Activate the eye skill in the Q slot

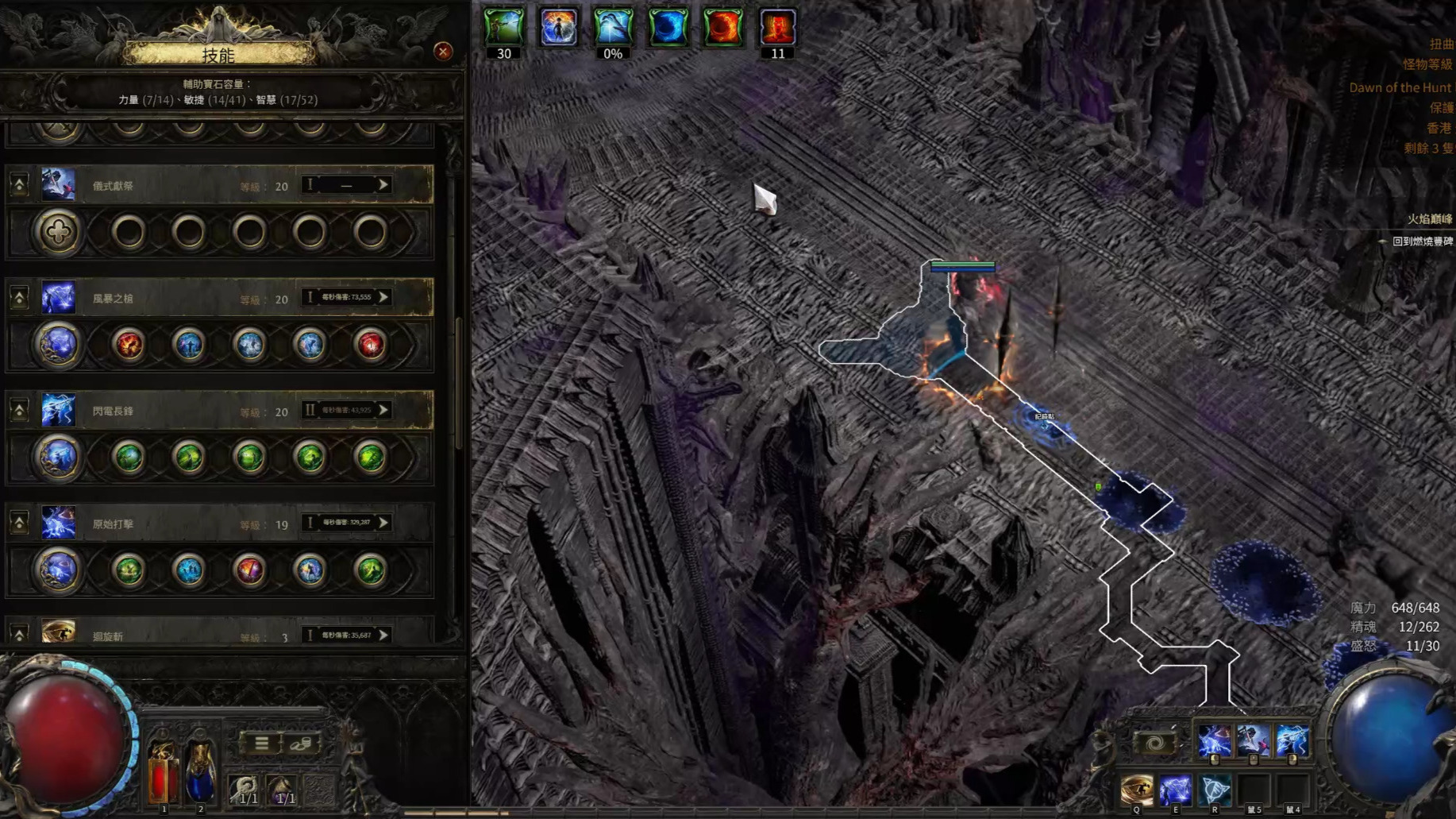[1136, 790]
